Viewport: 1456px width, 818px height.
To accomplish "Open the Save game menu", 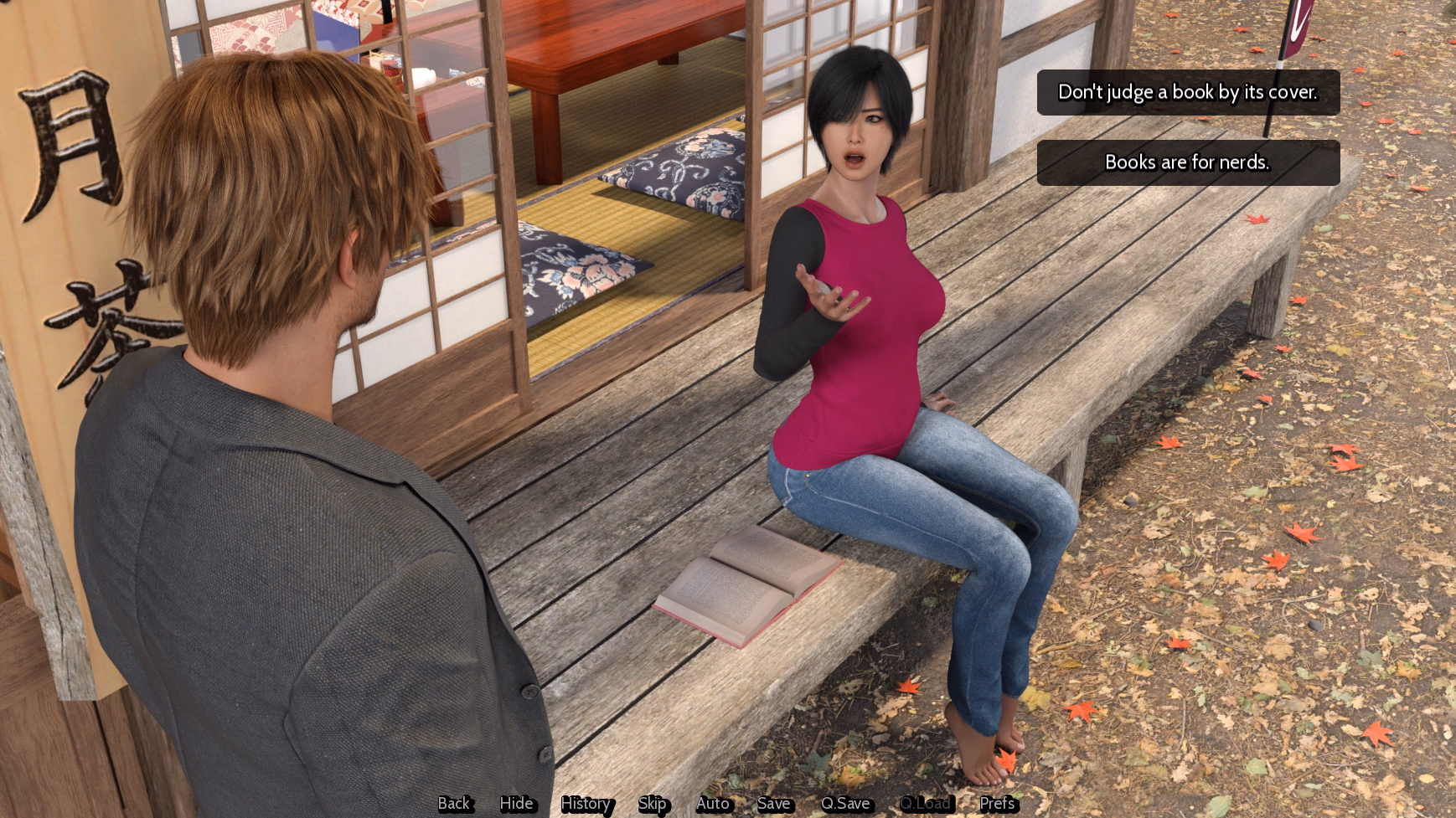I will click(773, 804).
